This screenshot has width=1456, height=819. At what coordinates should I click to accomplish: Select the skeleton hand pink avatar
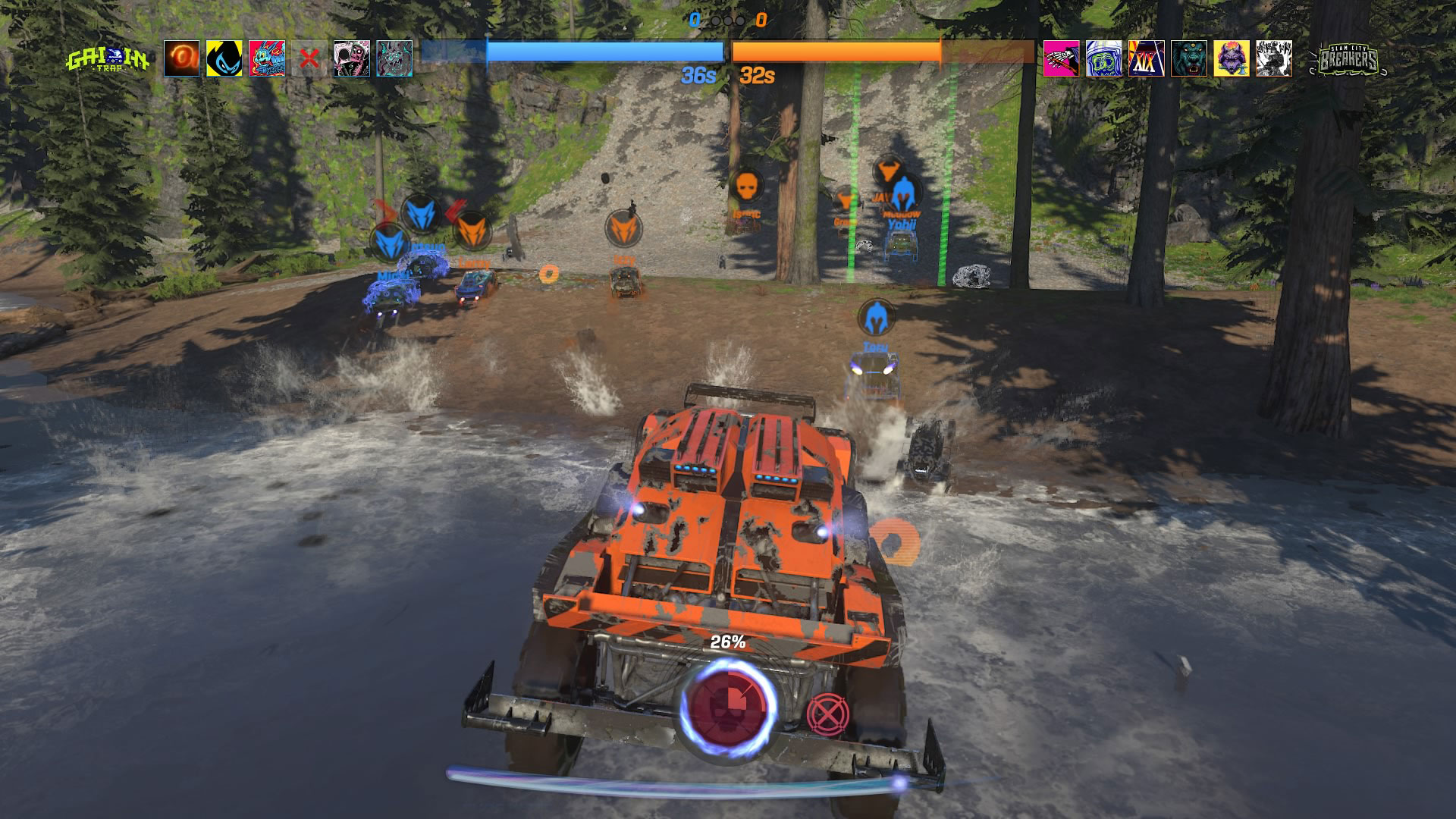(1062, 58)
